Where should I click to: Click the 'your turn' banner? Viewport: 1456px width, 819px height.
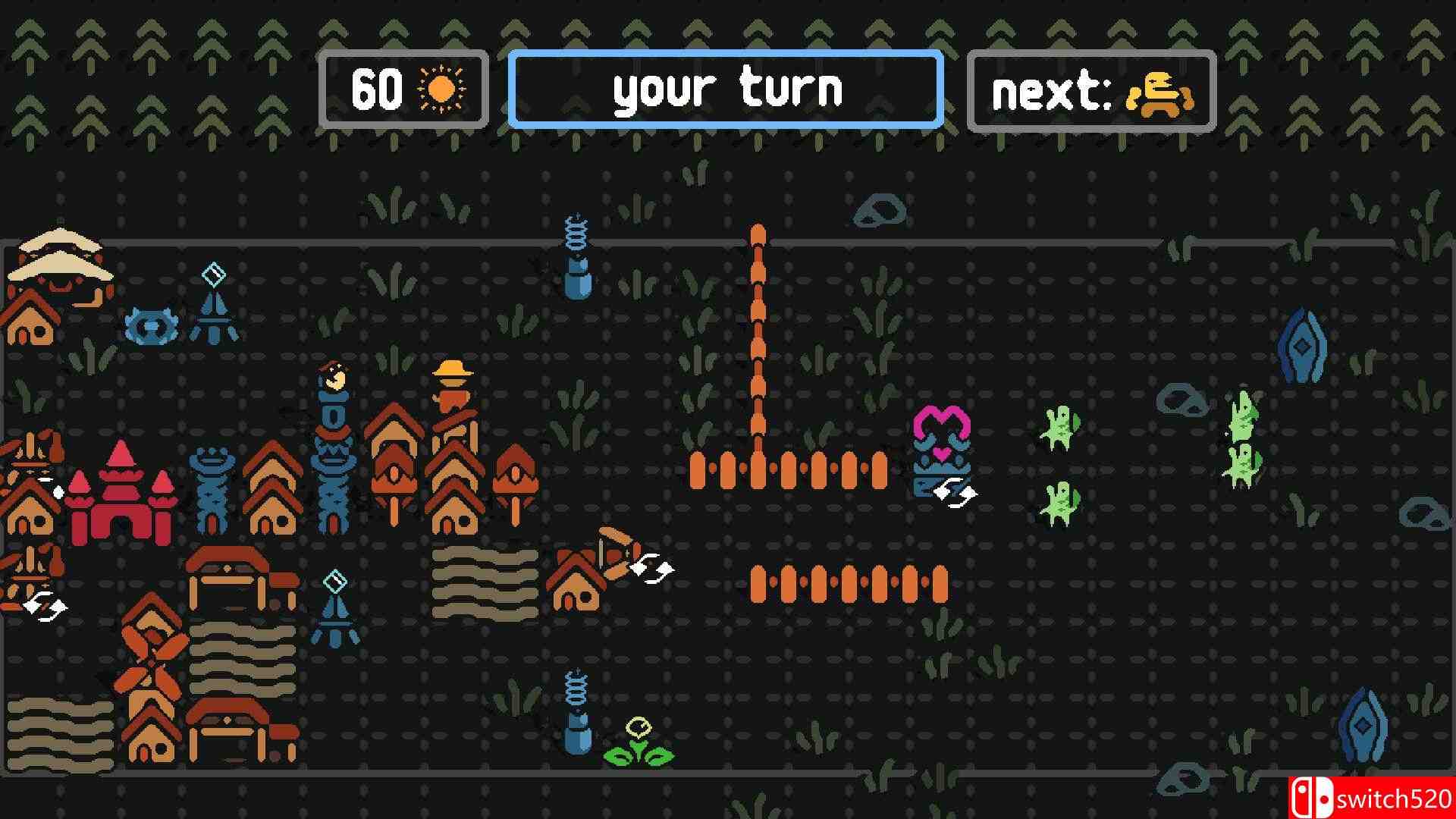pyautogui.click(x=726, y=89)
